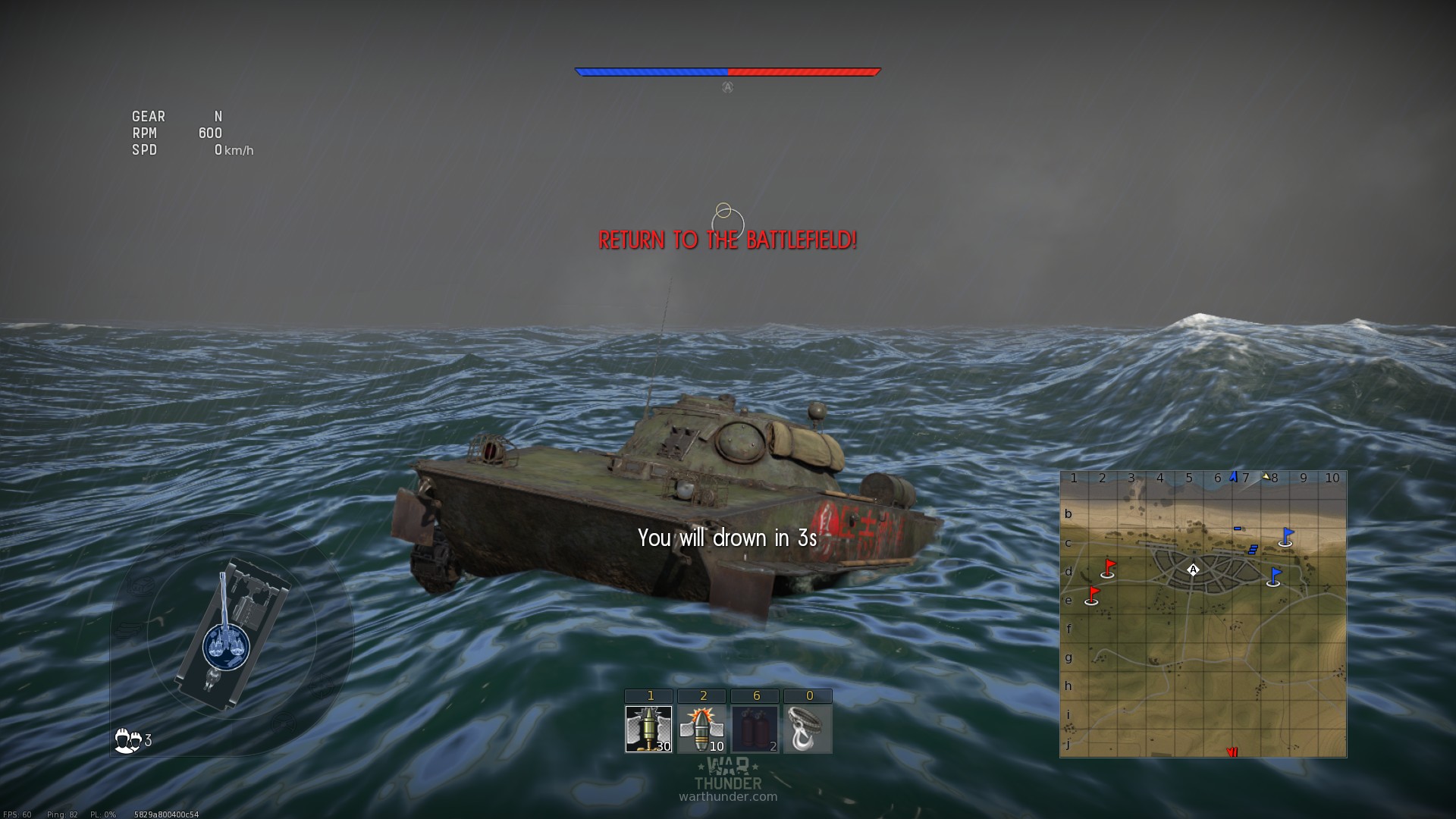Switch to the high-explosive shell with 10 rounds
The image size is (1456, 819).
pos(701,729)
